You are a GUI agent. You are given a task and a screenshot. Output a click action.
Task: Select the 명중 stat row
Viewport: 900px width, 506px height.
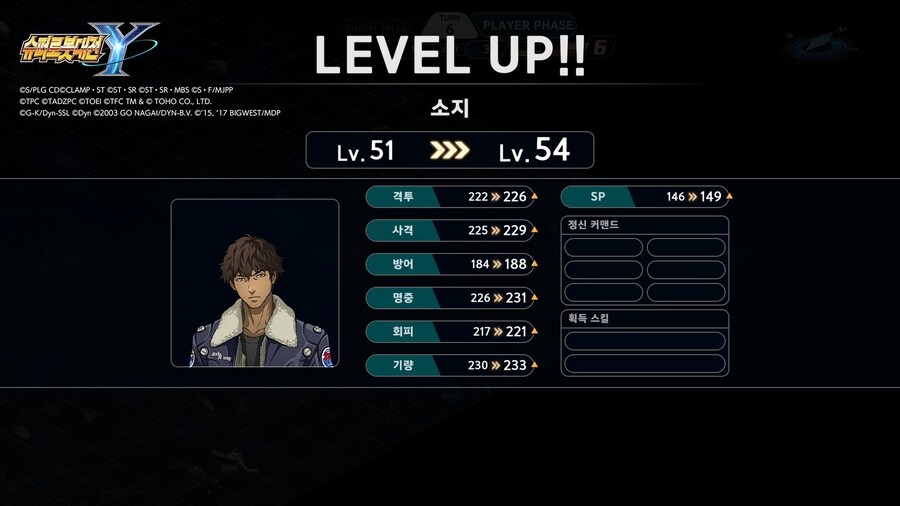(451, 298)
